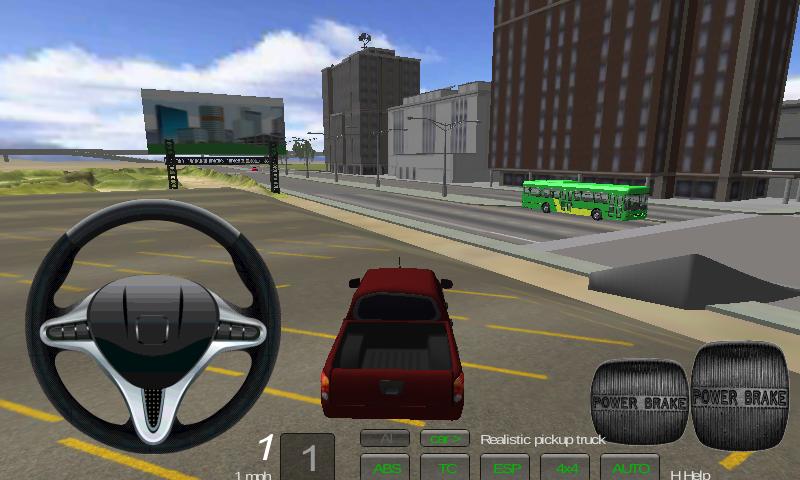This screenshot has width=800, height=480.
Task: Toggle the TC traction control button
Action: (x=445, y=467)
